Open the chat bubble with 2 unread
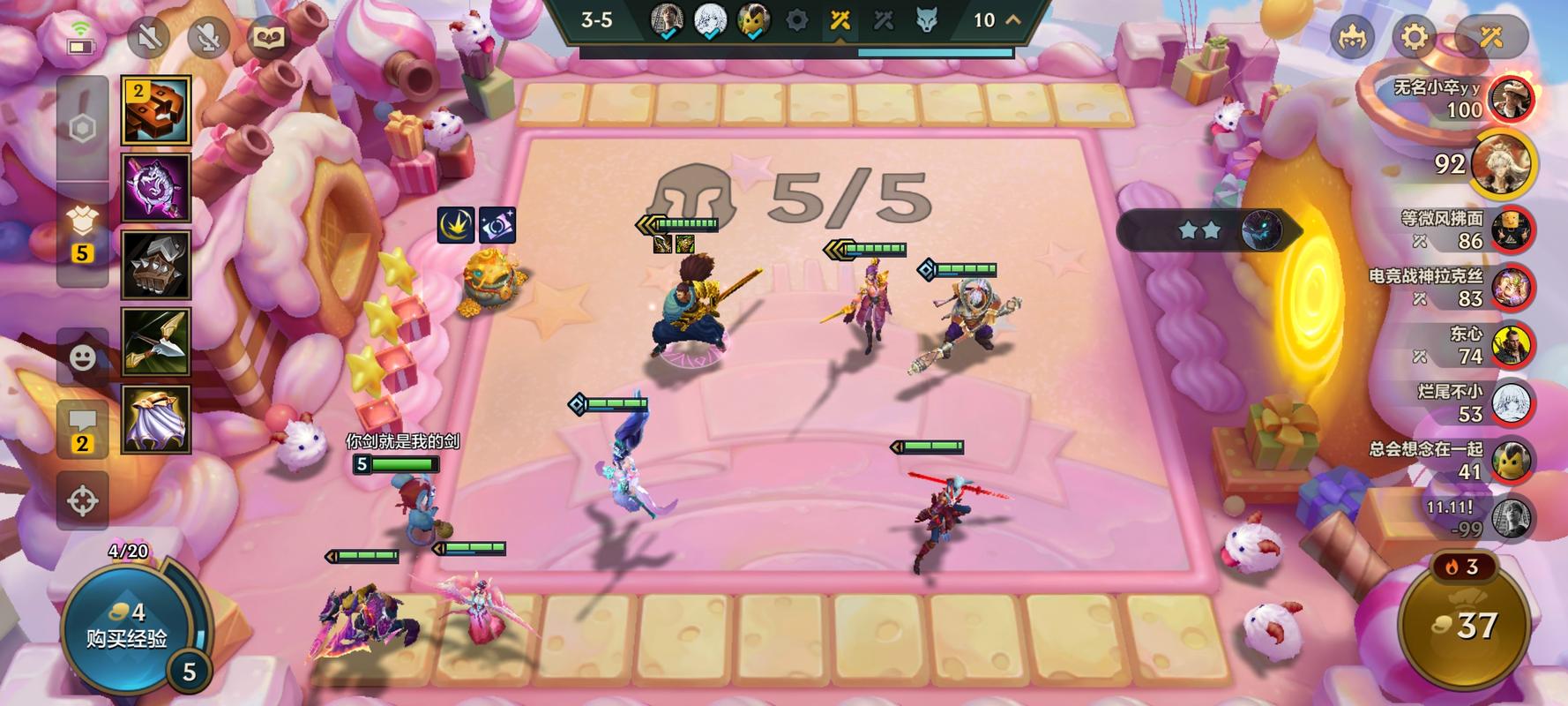Viewport: 1568px width, 706px height. 82,430
